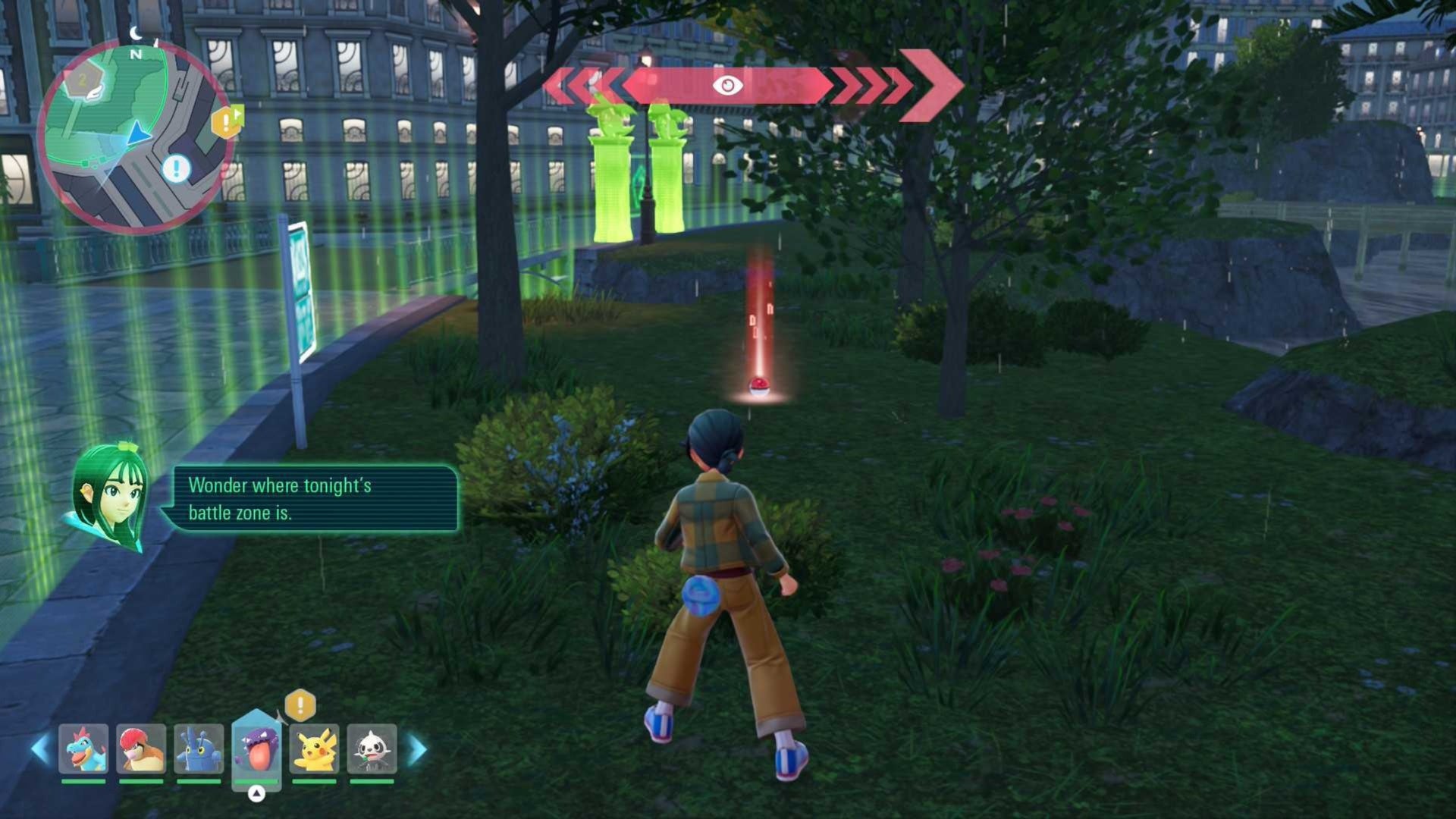Screen dimensions: 1456x819
Task: Select the highlighted purple Pokémon slot
Action: click(256, 747)
